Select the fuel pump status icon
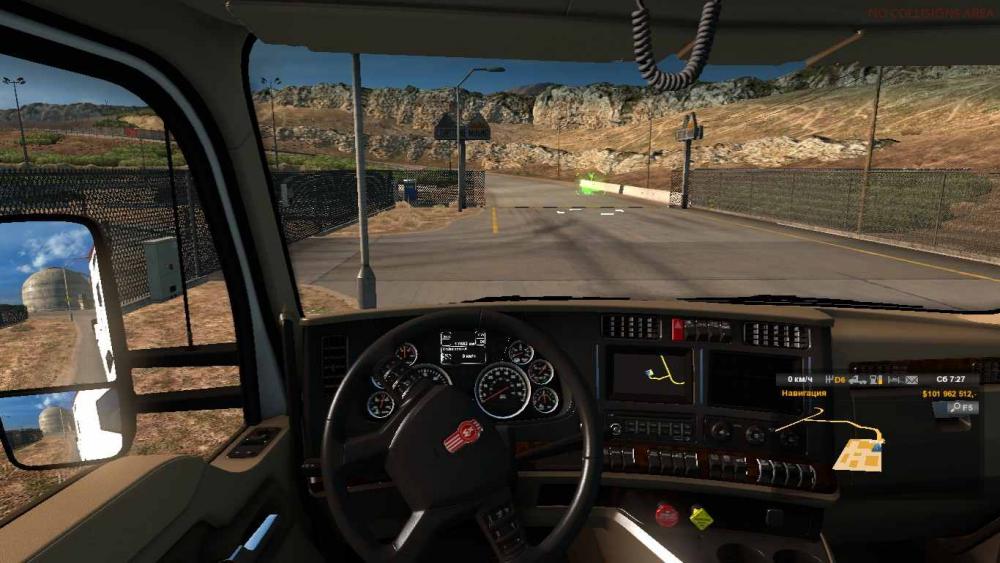This screenshot has width=1000, height=563. pyautogui.click(x=875, y=380)
